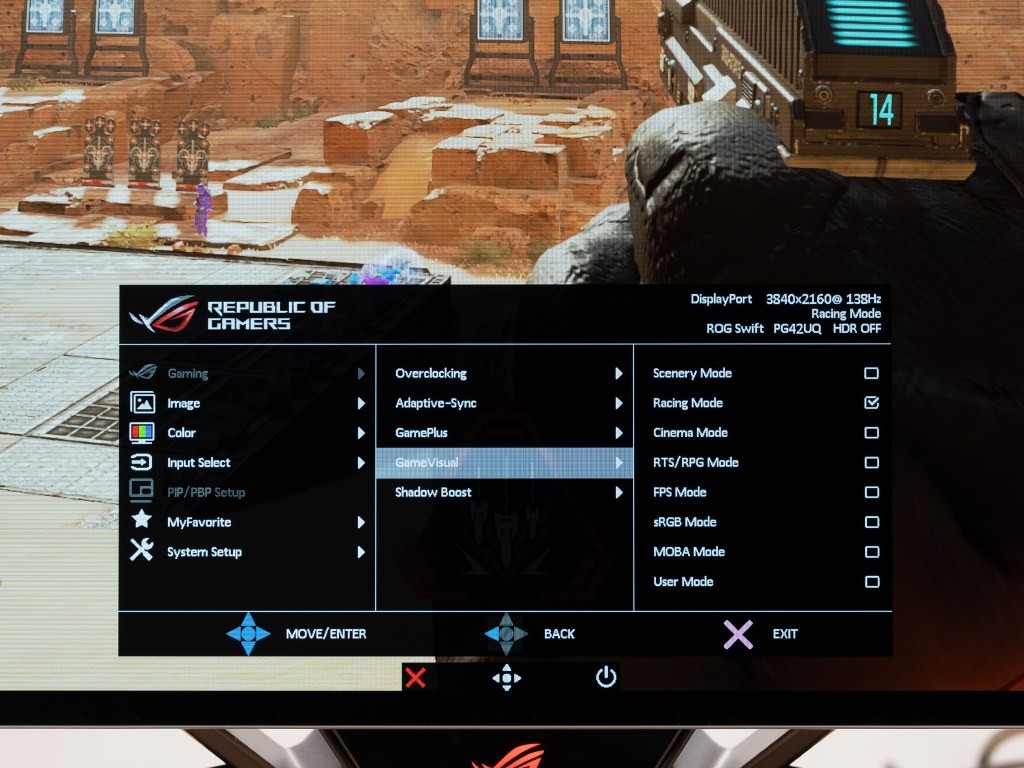Open System Setup settings
This screenshot has height=768, width=1024.
point(204,552)
